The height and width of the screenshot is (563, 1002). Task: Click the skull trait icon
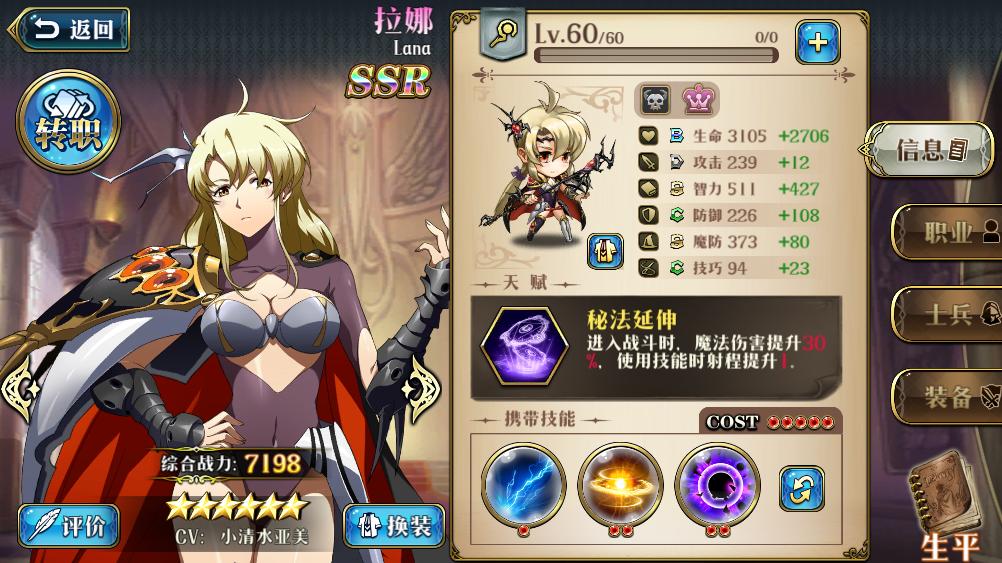(655, 100)
